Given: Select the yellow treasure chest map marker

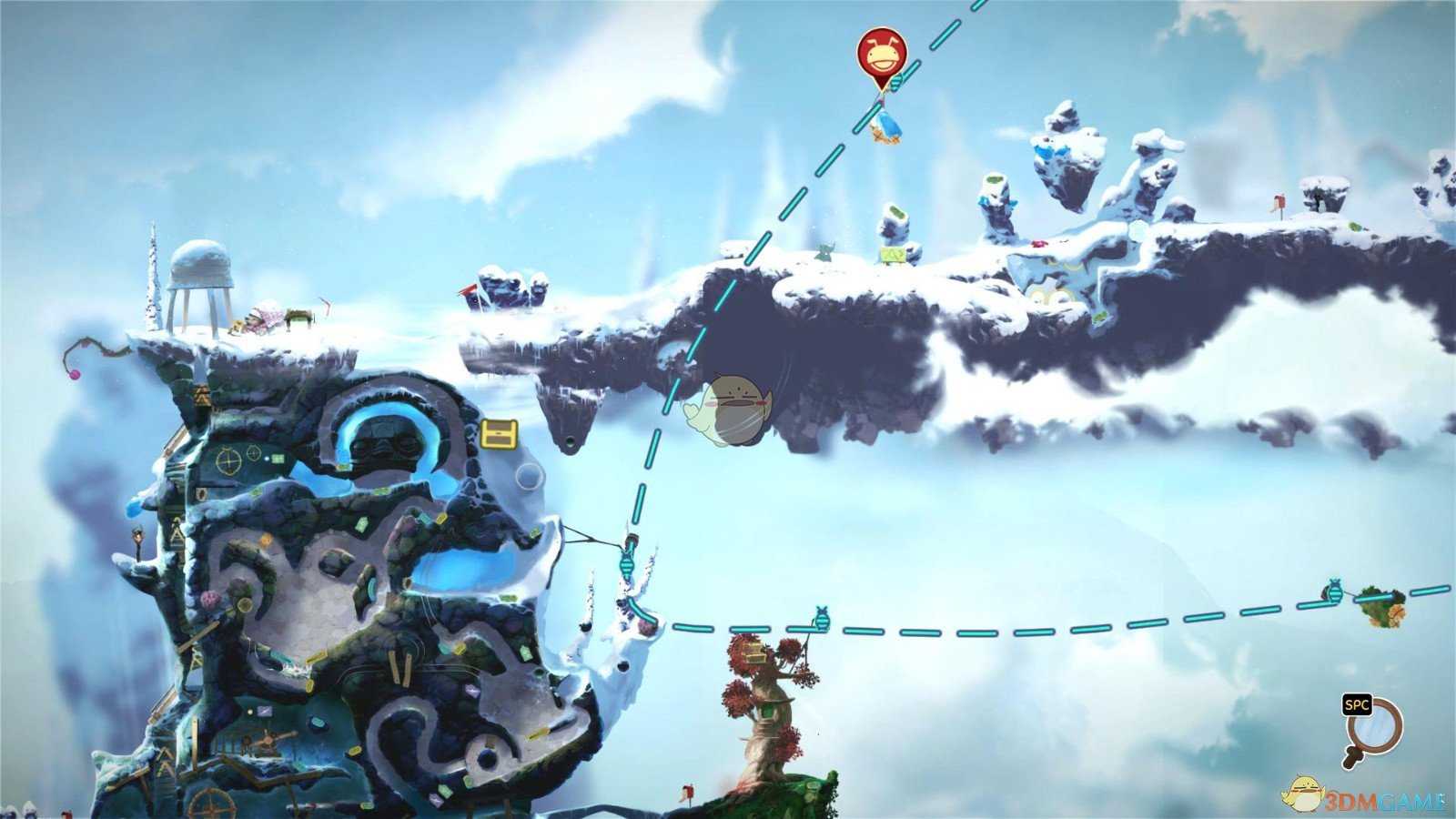Looking at the screenshot, I should (499, 434).
